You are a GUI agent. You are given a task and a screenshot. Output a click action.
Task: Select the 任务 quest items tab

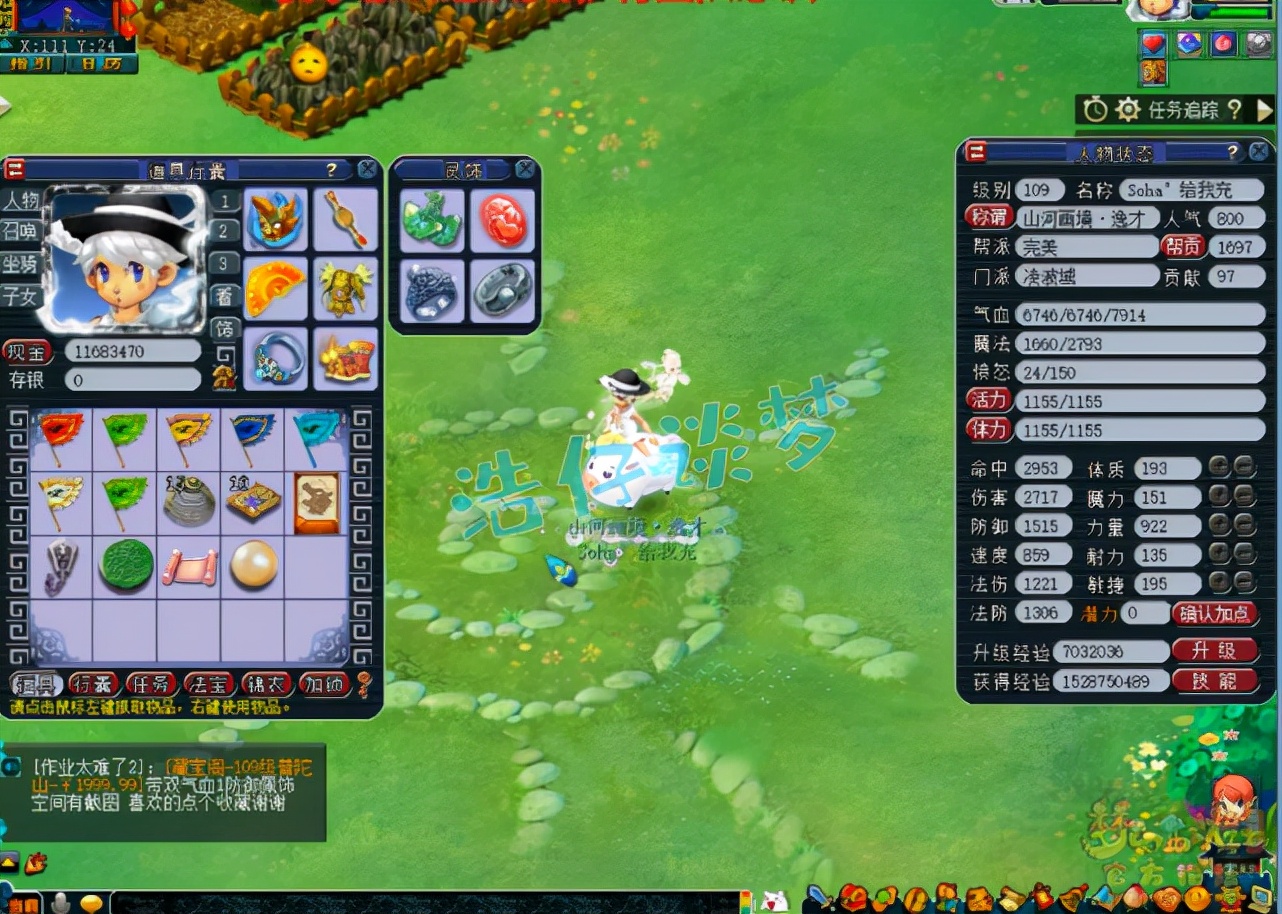[152, 684]
